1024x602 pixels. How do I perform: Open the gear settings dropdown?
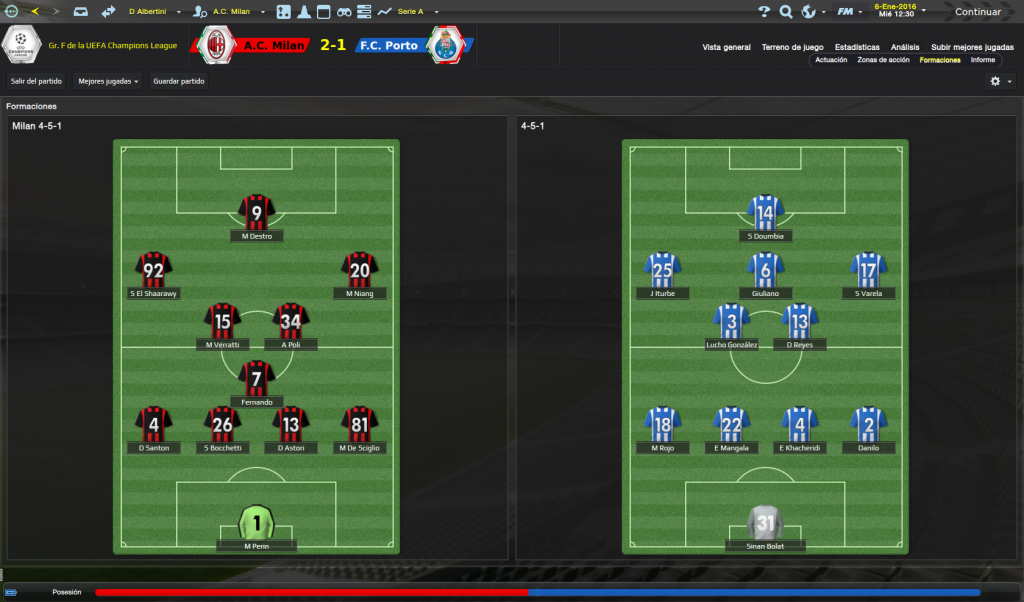[1000, 81]
